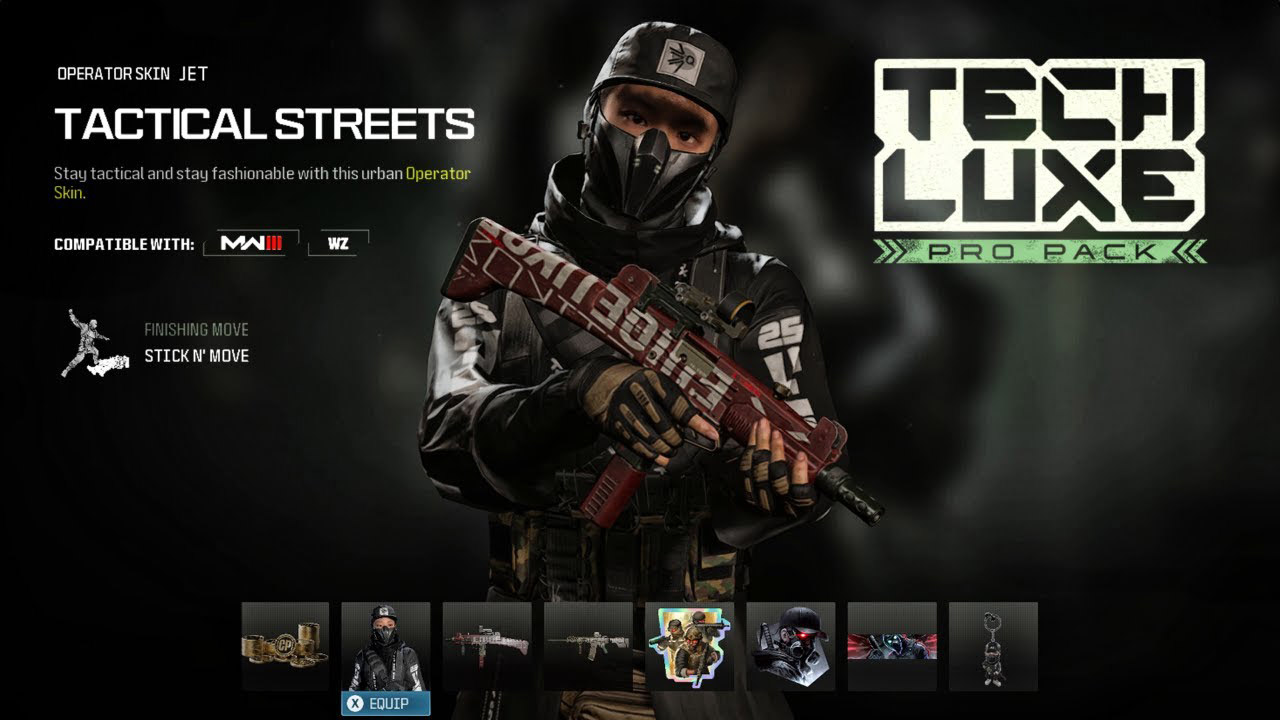Image resolution: width=1280 pixels, height=720 pixels.
Task: Select the holographic operators sticker tile
Action: coord(689,647)
